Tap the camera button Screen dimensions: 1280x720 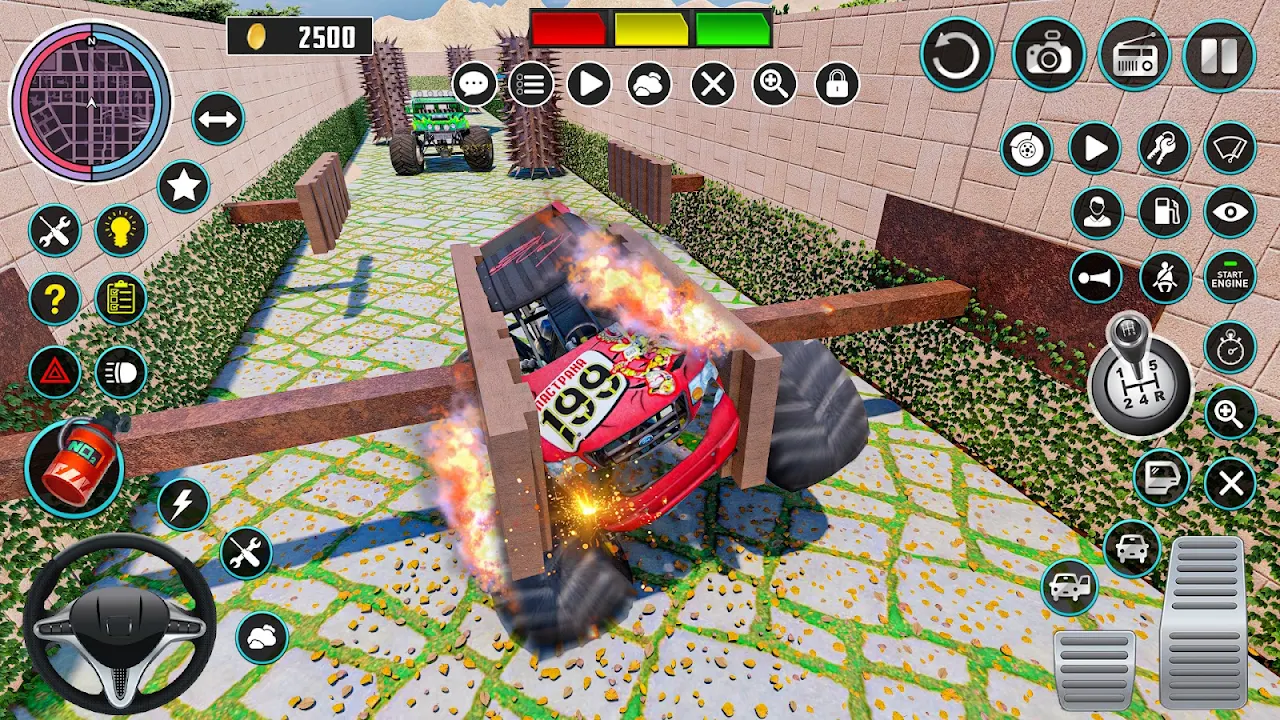(1048, 56)
